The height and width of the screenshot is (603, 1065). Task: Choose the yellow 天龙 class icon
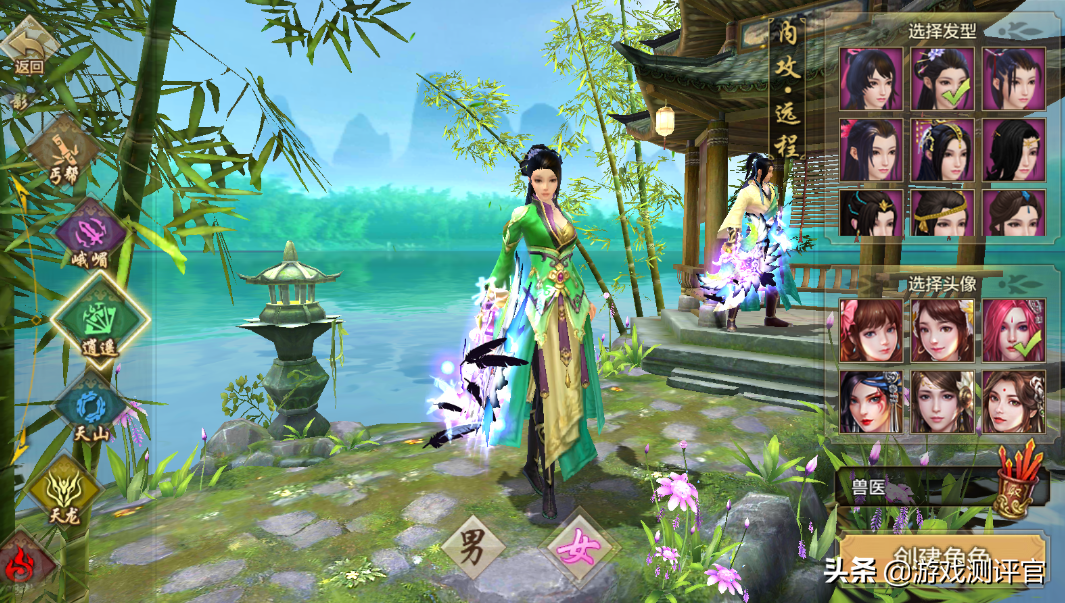click(x=65, y=490)
